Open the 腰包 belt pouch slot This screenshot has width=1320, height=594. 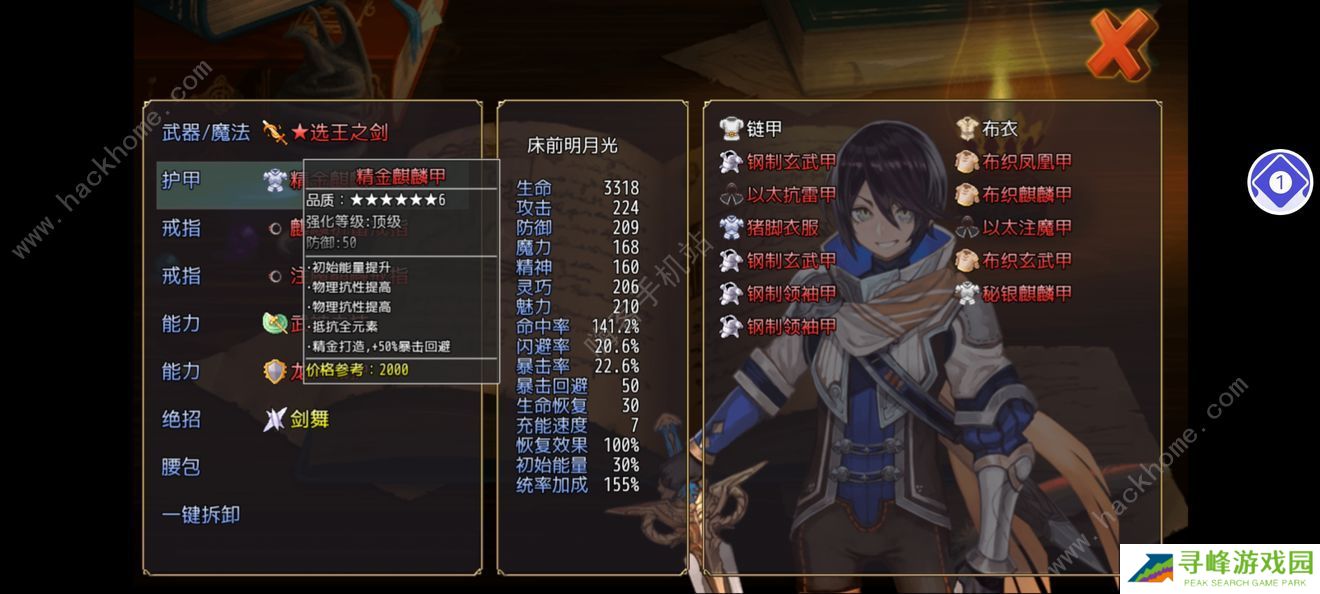(182, 467)
